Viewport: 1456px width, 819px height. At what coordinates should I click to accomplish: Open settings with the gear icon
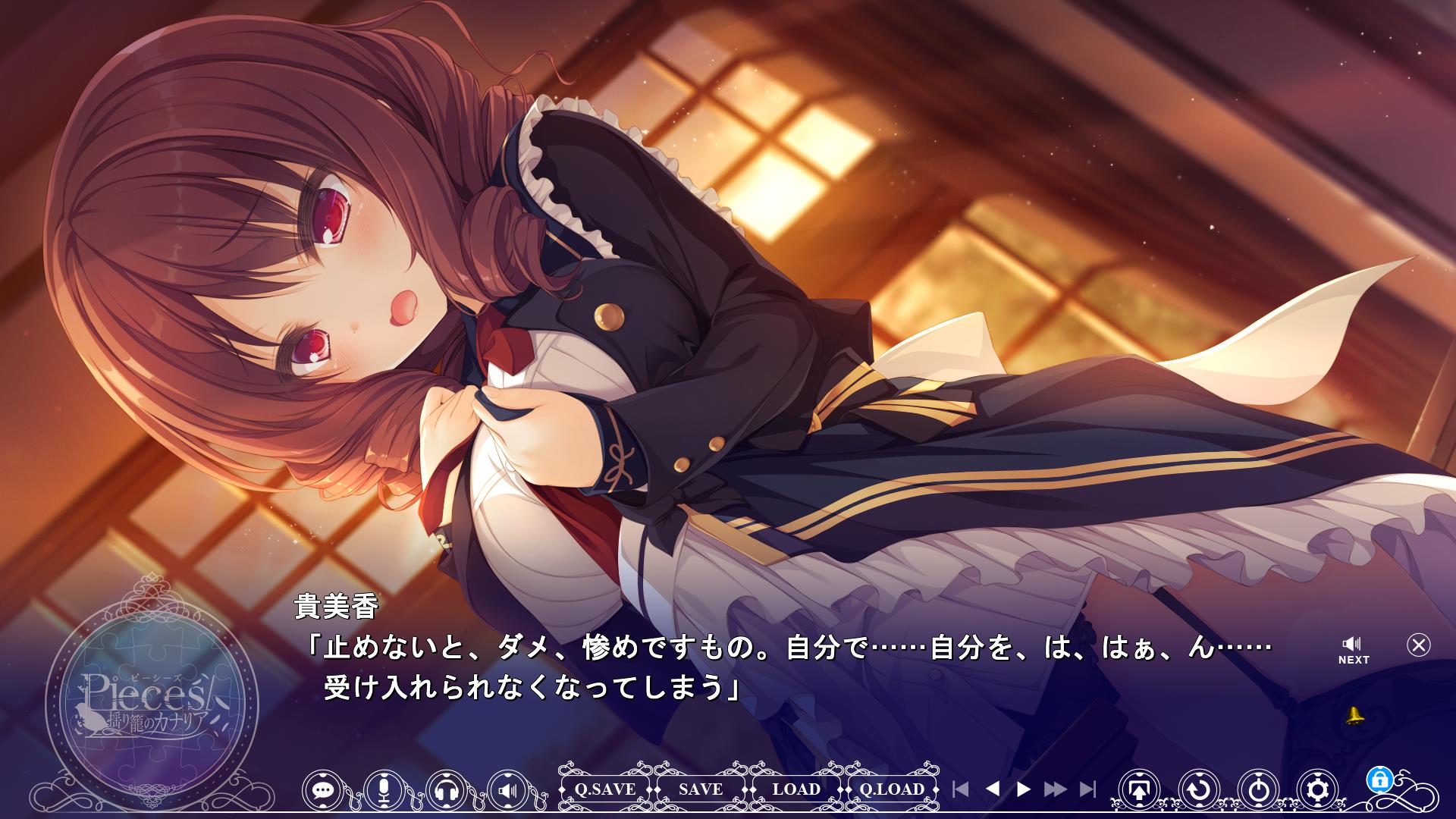click(1318, 789)
